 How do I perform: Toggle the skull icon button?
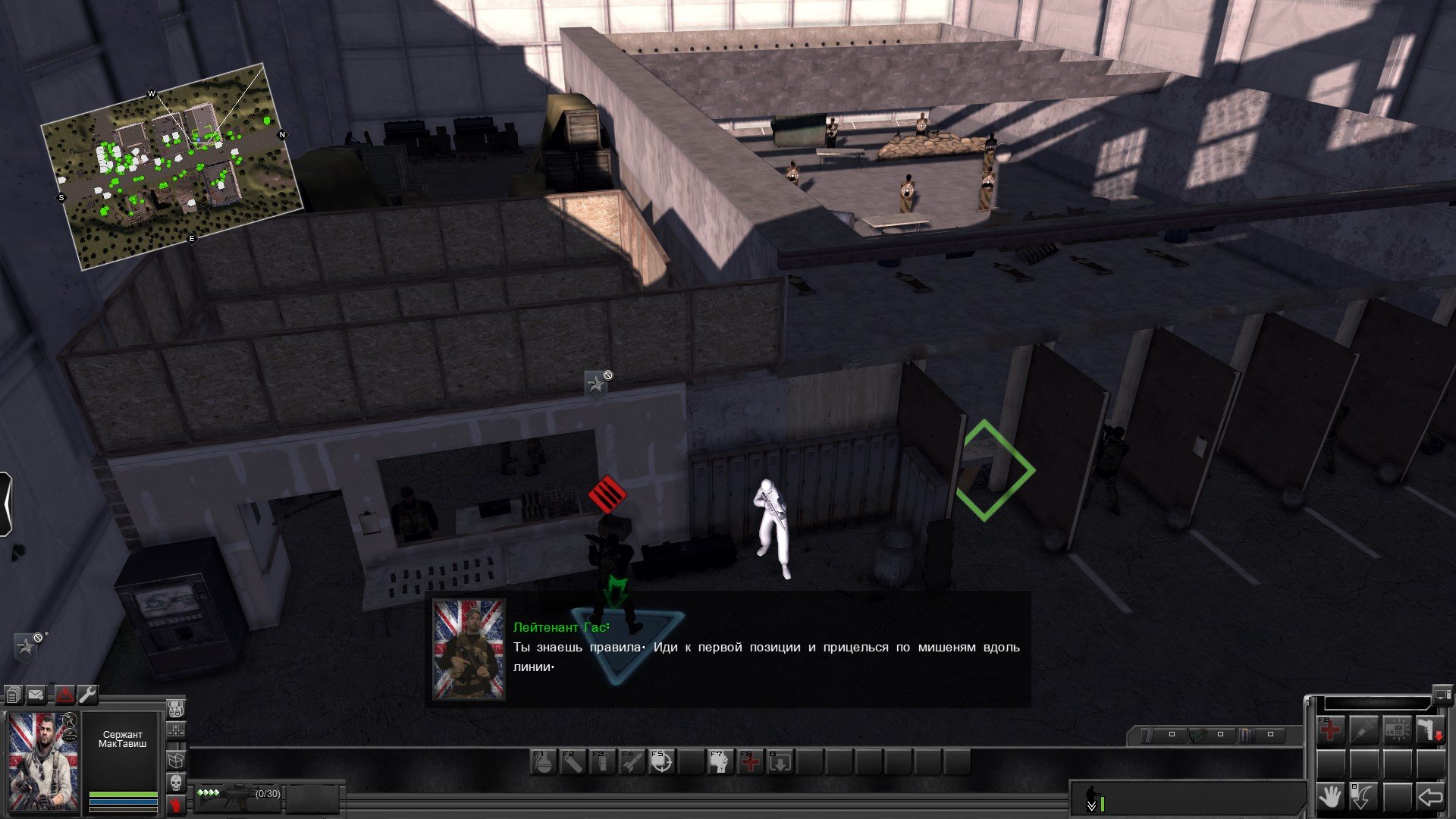click(175, 782)
